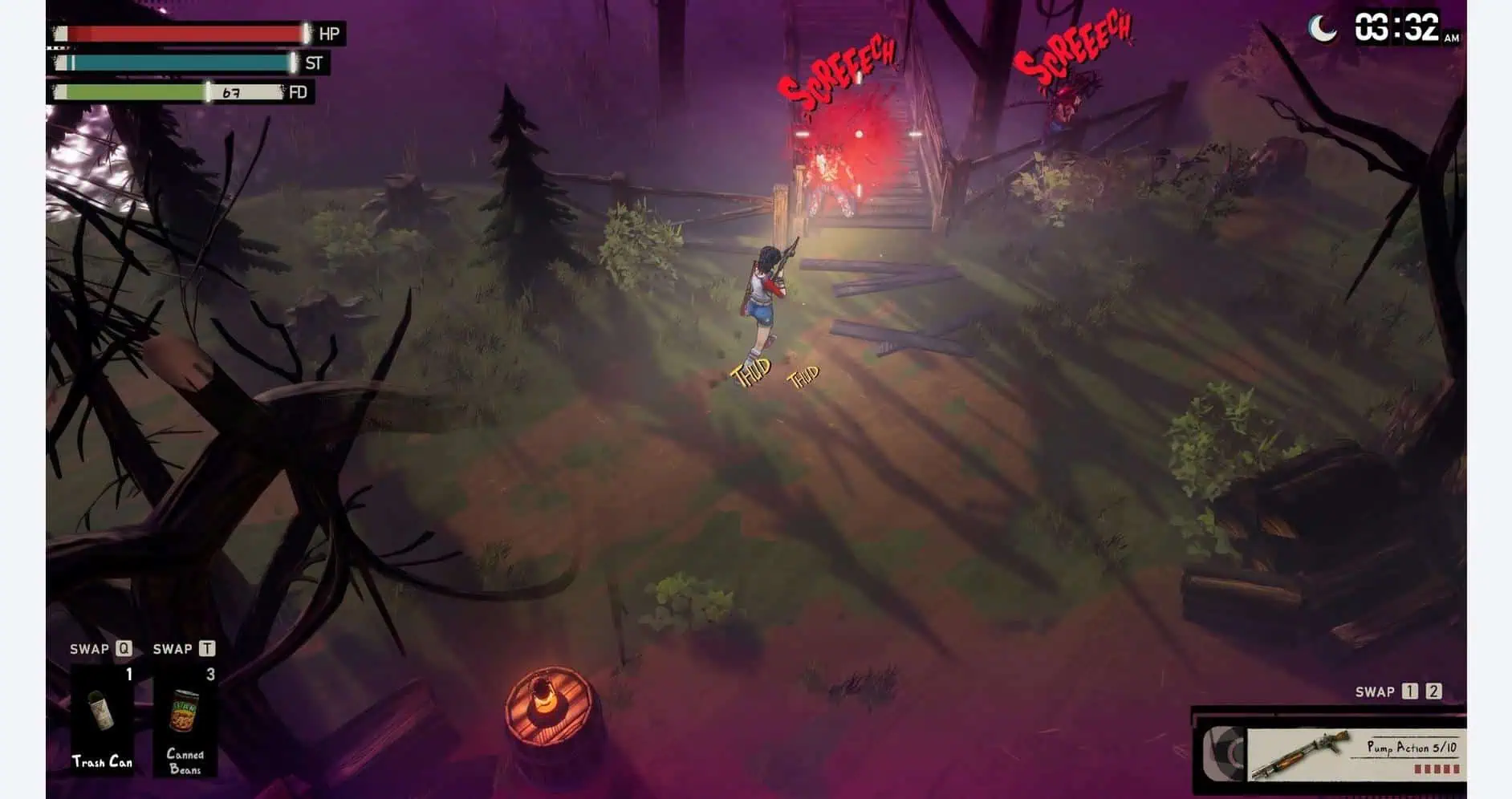Toggle weapon slot 2 in the SWAP indicator

point(1434,692)
